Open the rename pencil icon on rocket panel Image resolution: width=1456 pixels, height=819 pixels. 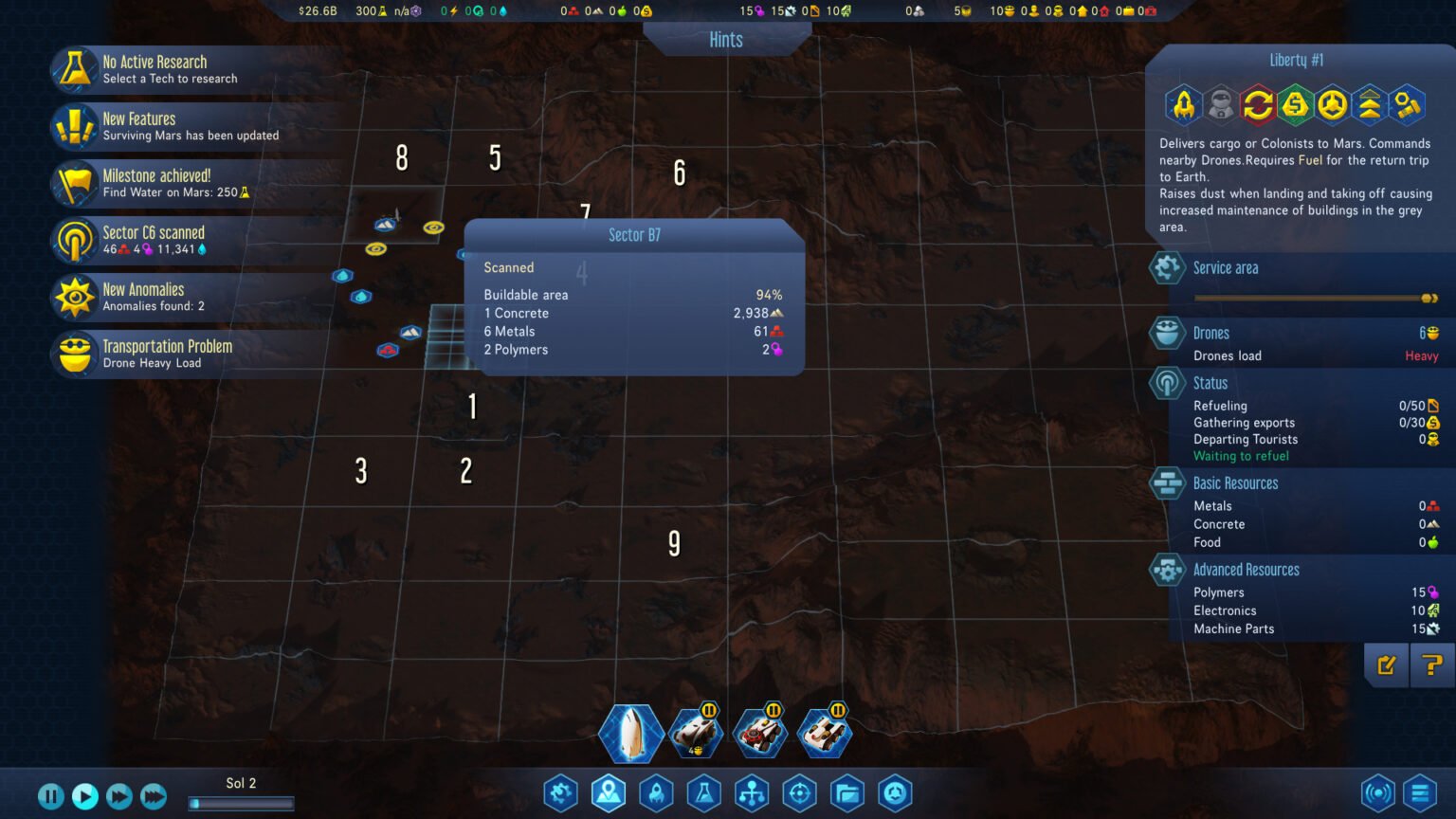[1386, 664]
